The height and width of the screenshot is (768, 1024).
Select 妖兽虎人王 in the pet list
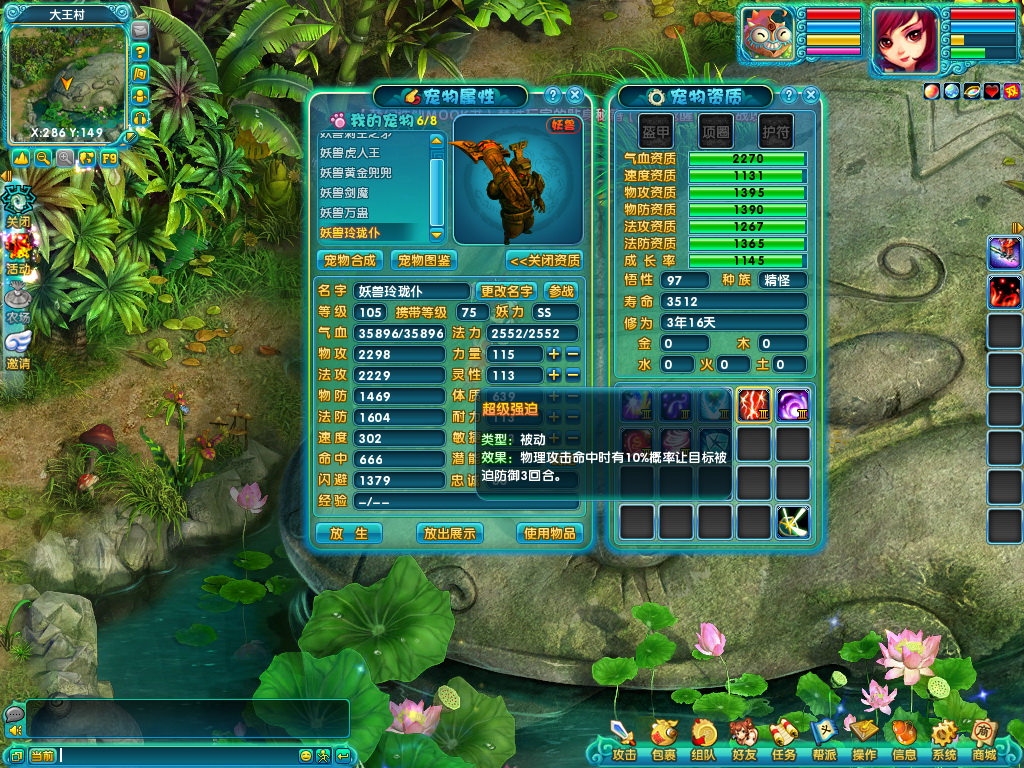click(x=350, y=153)
